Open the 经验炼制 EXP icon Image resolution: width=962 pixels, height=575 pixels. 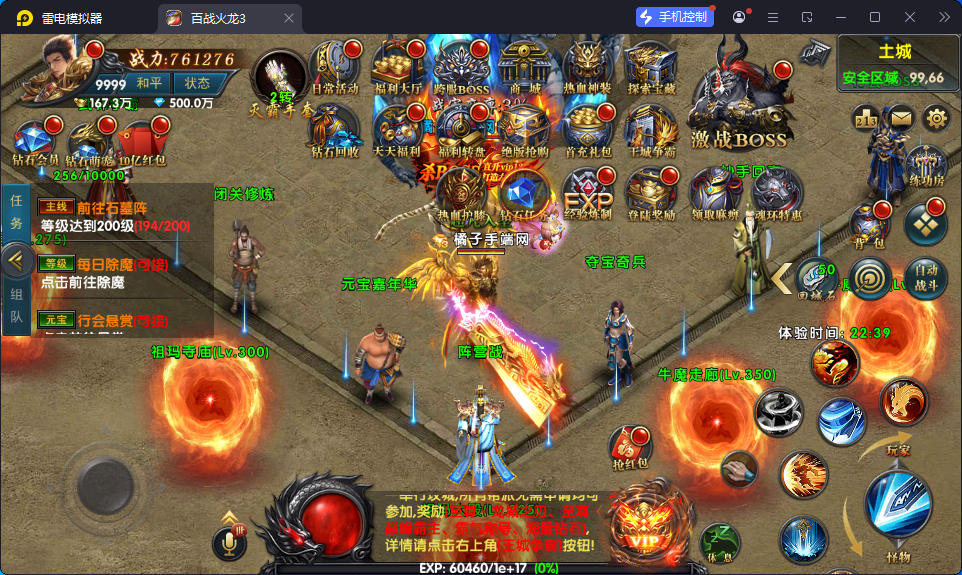coord(588,190)
